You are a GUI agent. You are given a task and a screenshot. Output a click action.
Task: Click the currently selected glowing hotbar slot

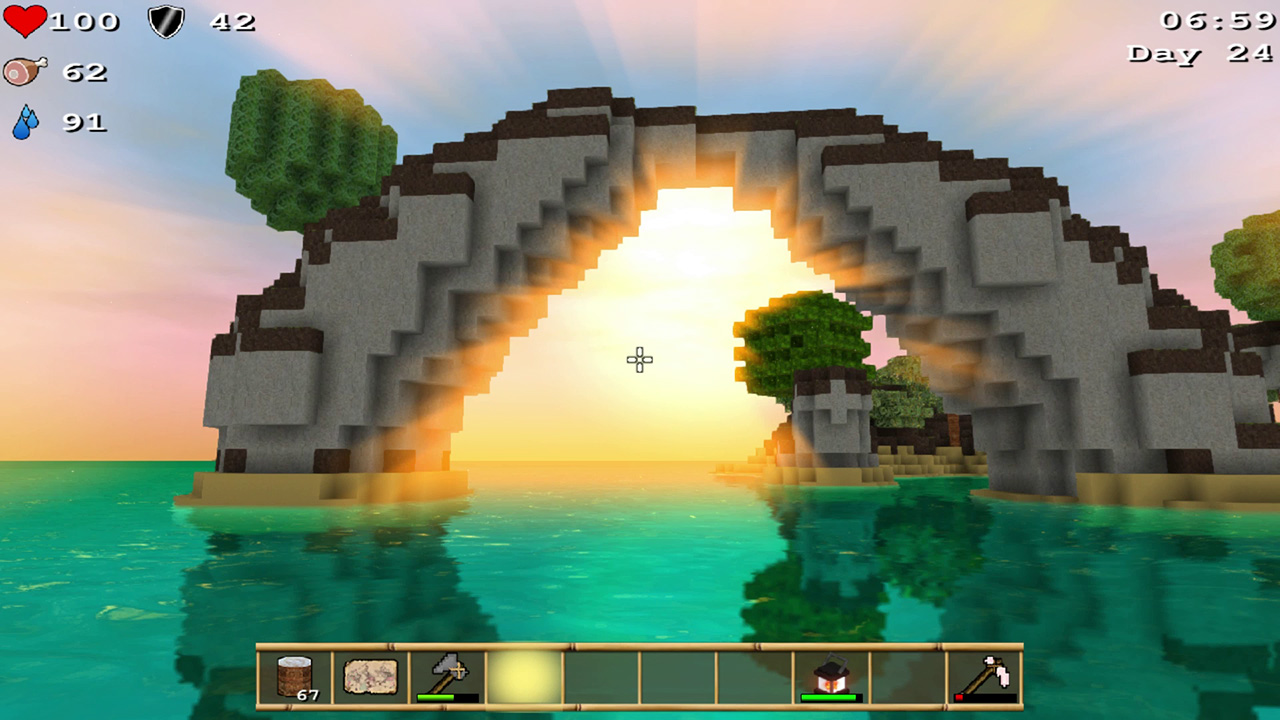[x=523, y=676]
